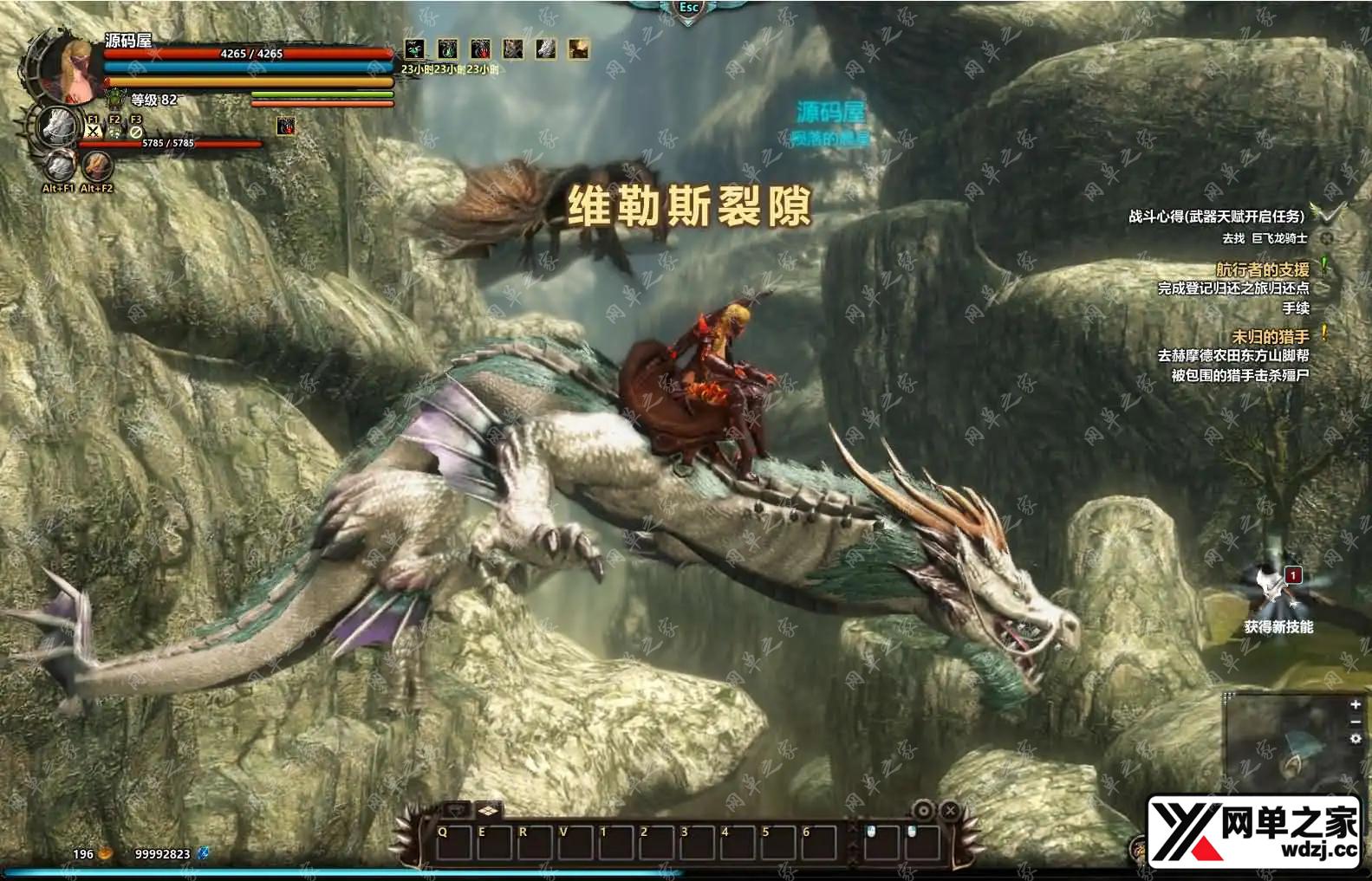Screen dimensions: 1372x881
Task: Zoom in the minimap with plus button
Action: tap(1356, 704)
